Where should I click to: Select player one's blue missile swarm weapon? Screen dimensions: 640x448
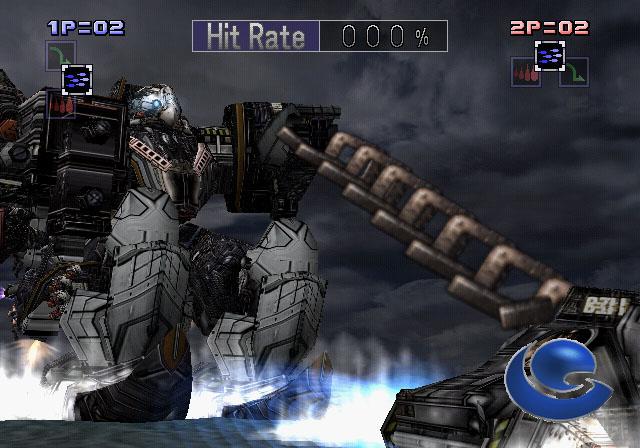pyautogui.click(x=77, y=78)
